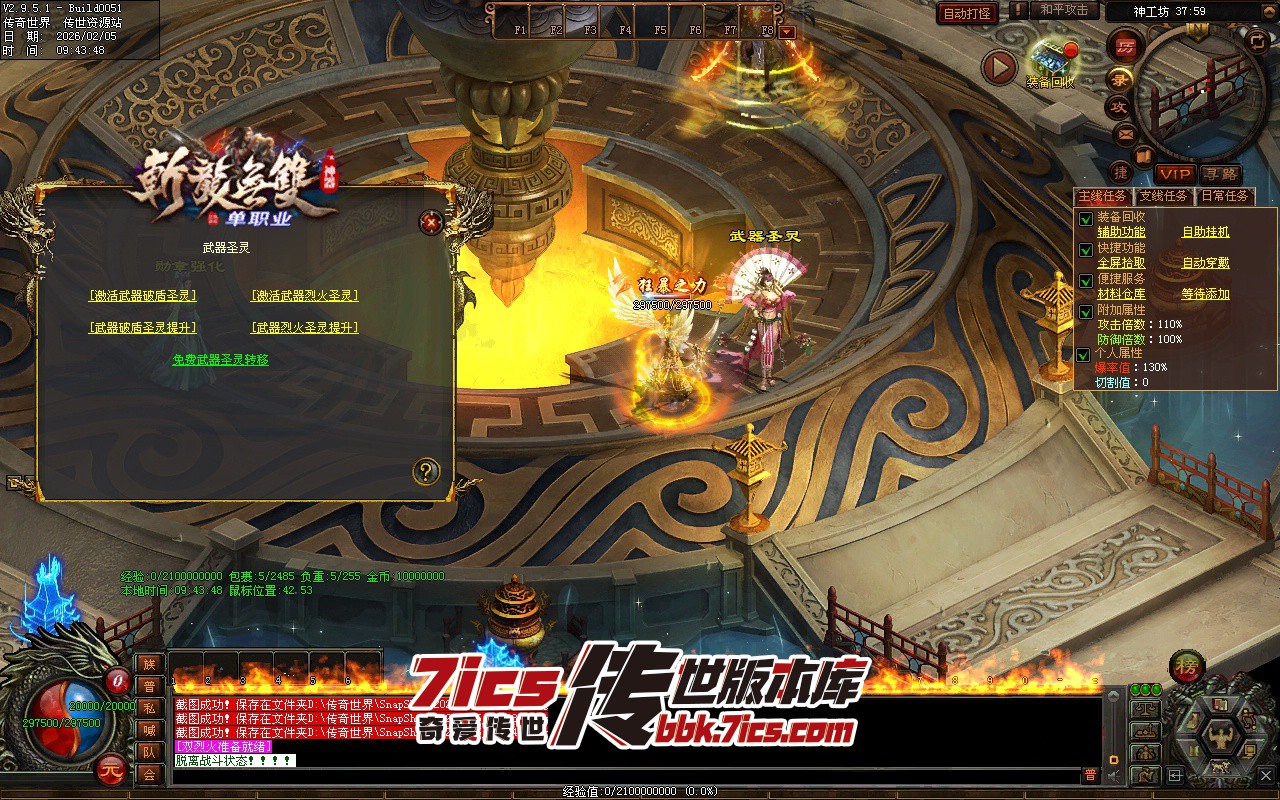Close the 武器圣灵 dialog with the red X
Screen dimensions: 1280x800
tap(431, 222)
